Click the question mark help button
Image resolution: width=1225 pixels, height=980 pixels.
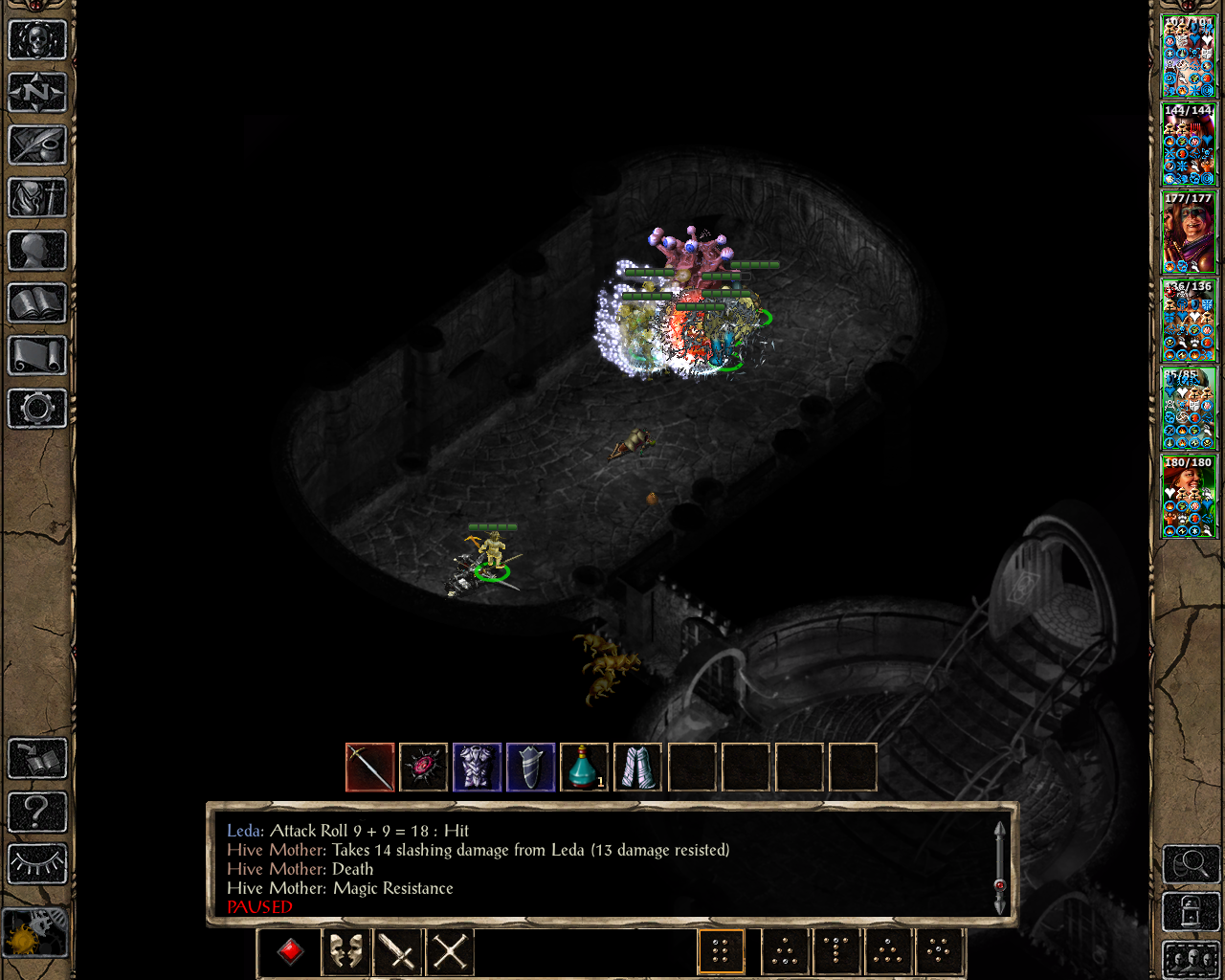(x=37, y=813)
